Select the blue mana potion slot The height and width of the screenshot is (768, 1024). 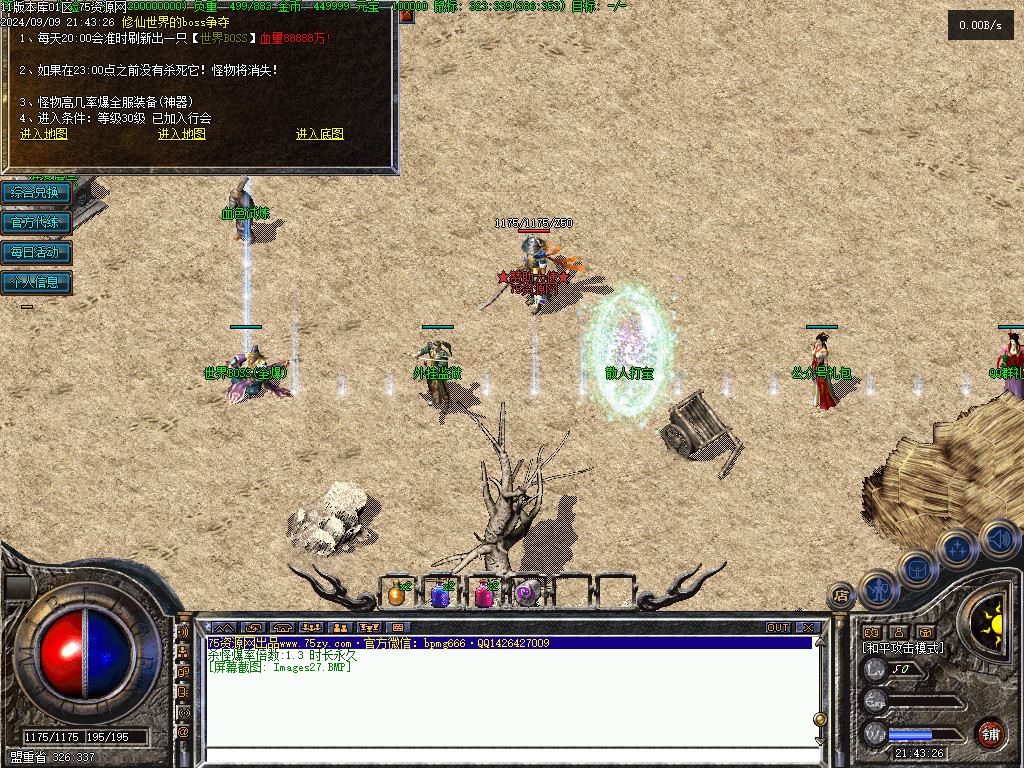click(440, 595)
